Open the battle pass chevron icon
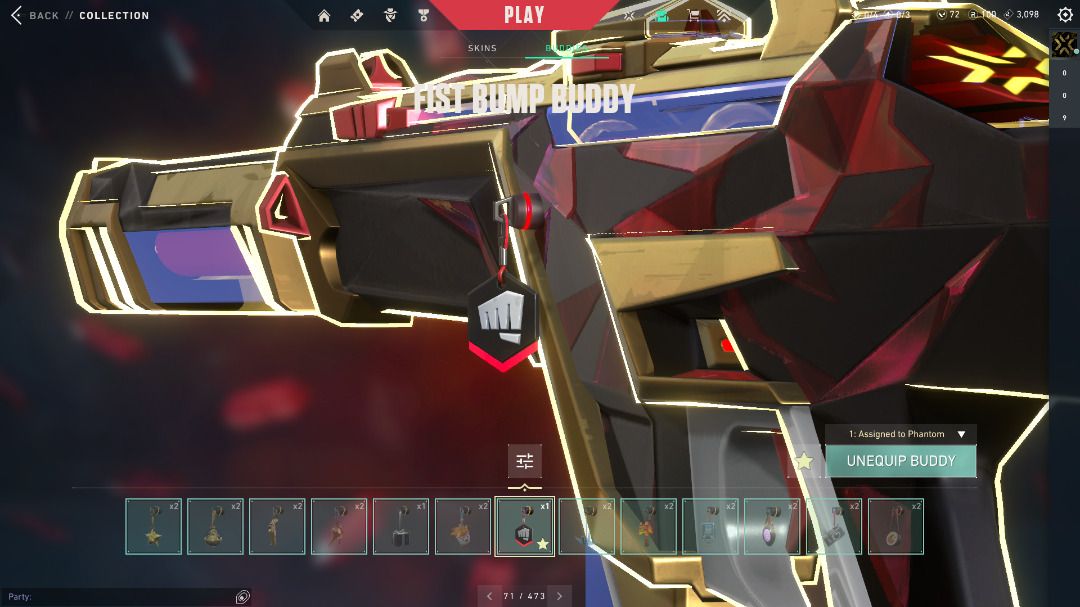Image resolution: width=1080 pixels, height=607 pixels. [722, 16]
